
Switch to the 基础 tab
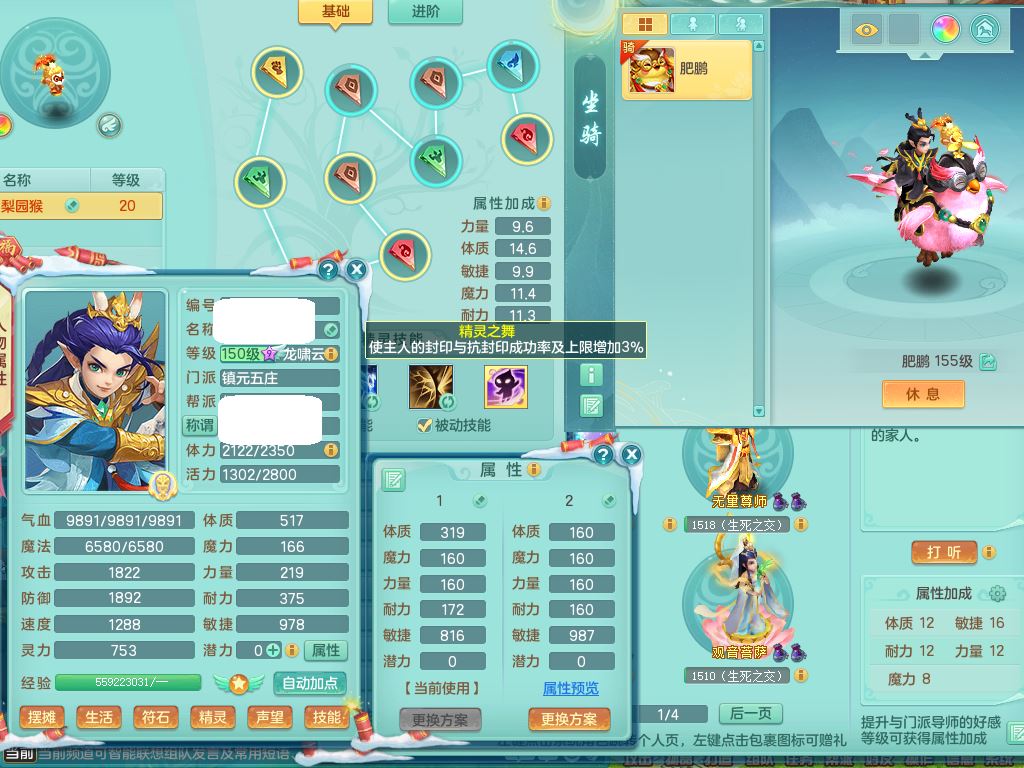pos(335,12)
